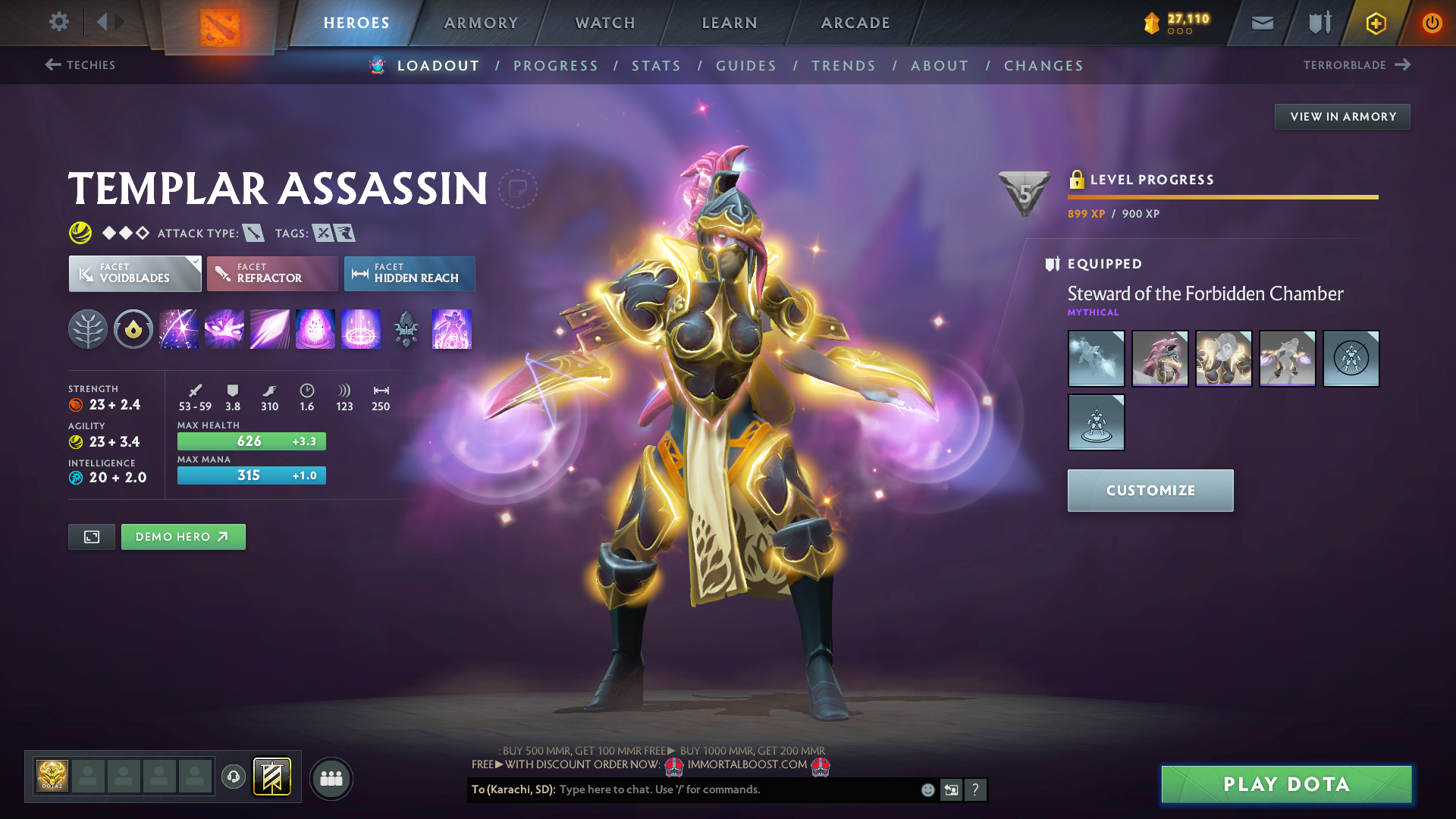Viewport: 1456px width, 819px height.
Task: Select the Refractor facet
Action: click(x=272, y=274)
